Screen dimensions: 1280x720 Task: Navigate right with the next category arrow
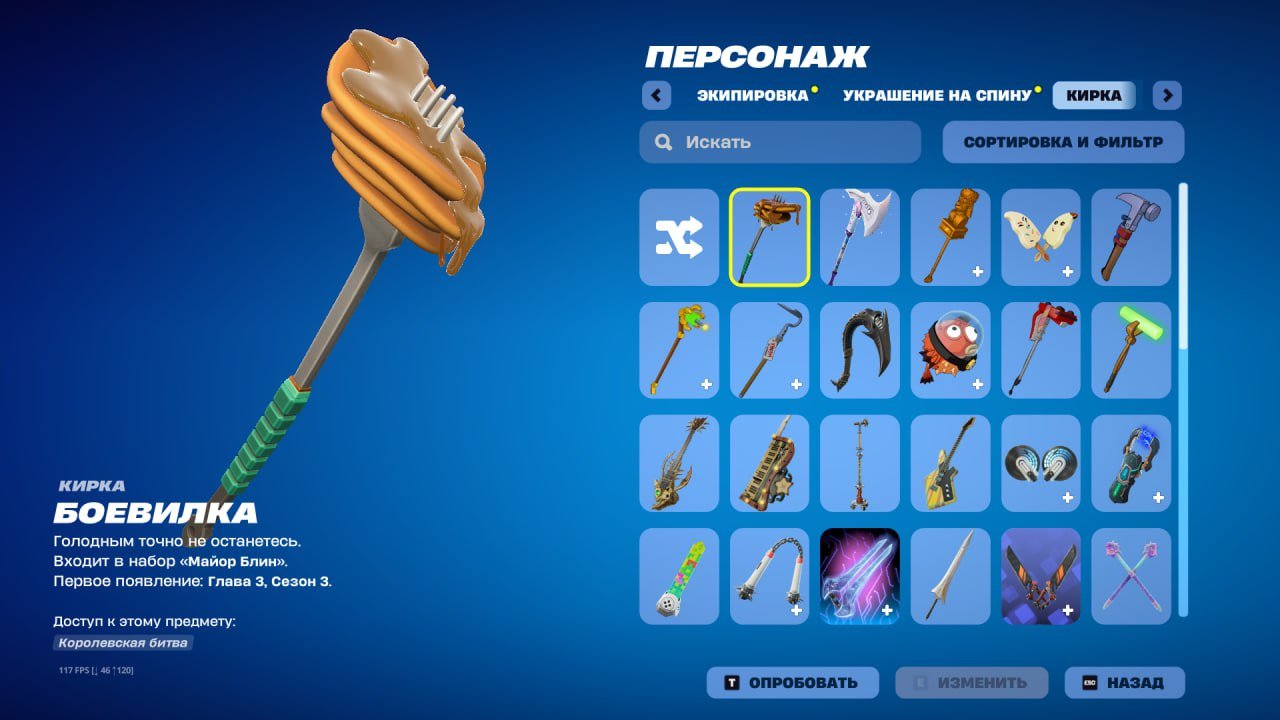[x=1166, y=94]
